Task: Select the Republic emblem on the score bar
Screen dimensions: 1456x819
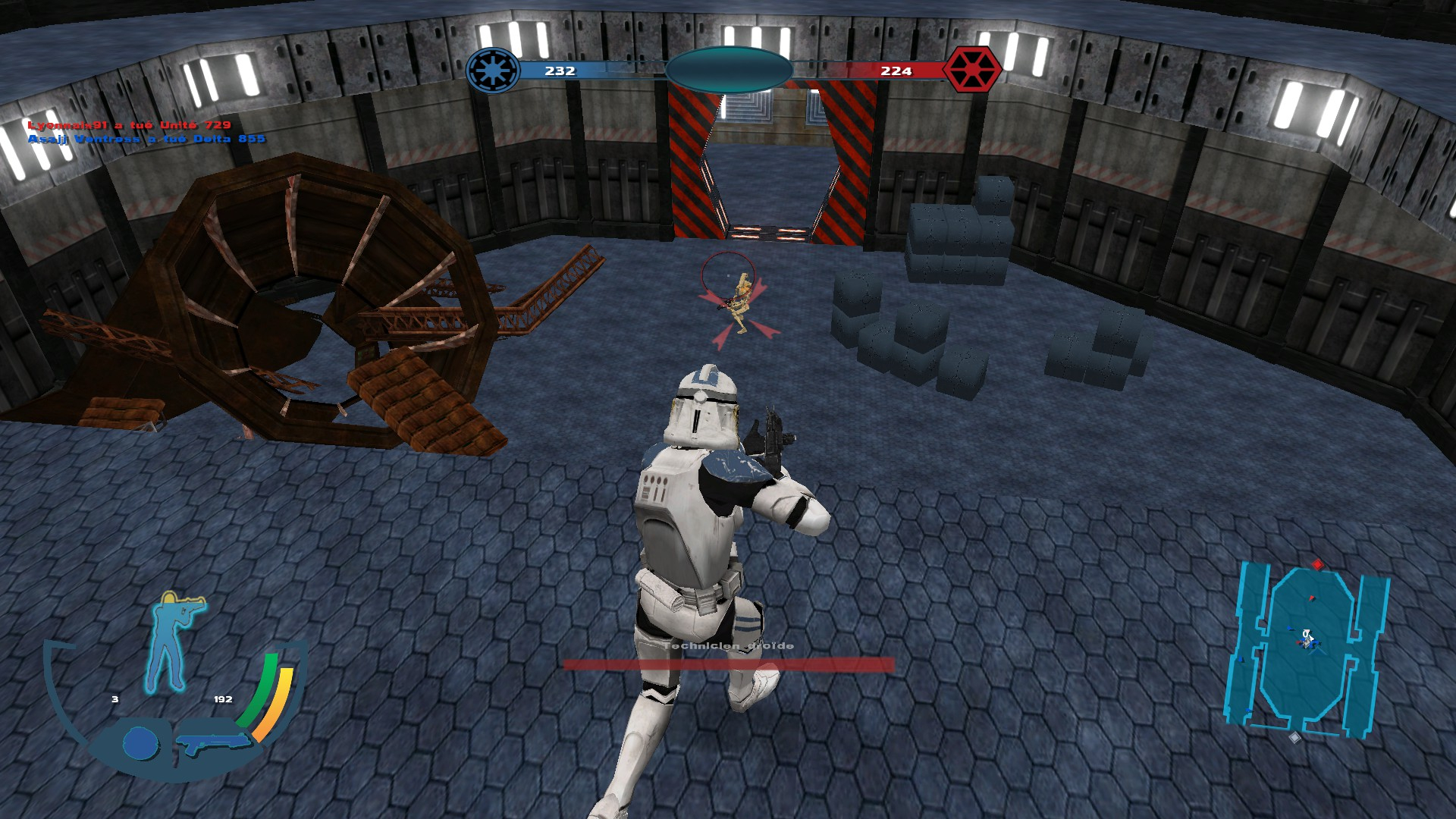Action: [x=493, y=71]
